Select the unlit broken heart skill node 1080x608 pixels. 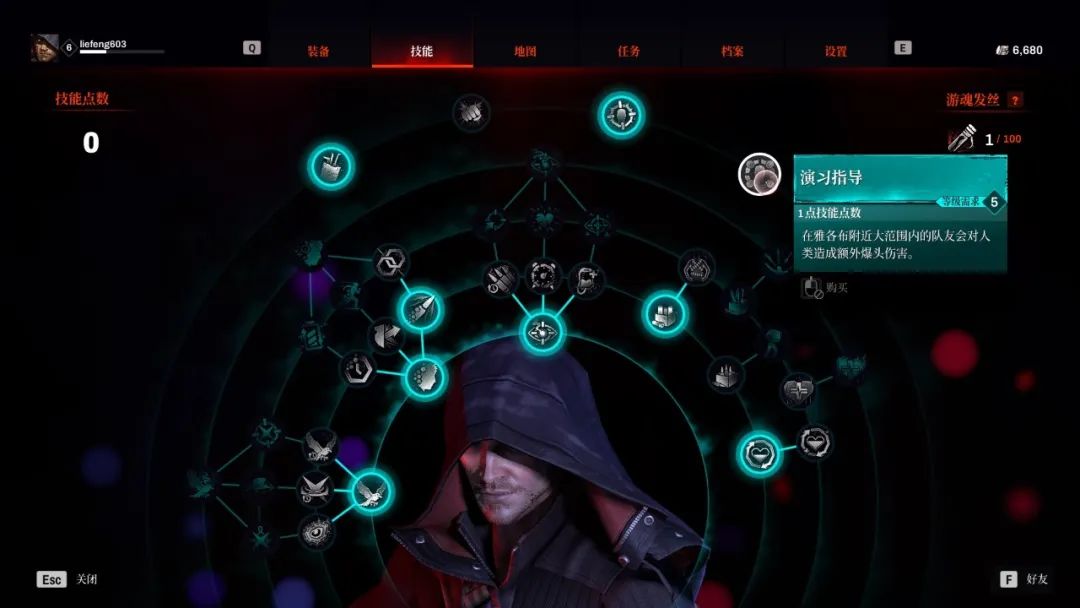click(797, 388)
